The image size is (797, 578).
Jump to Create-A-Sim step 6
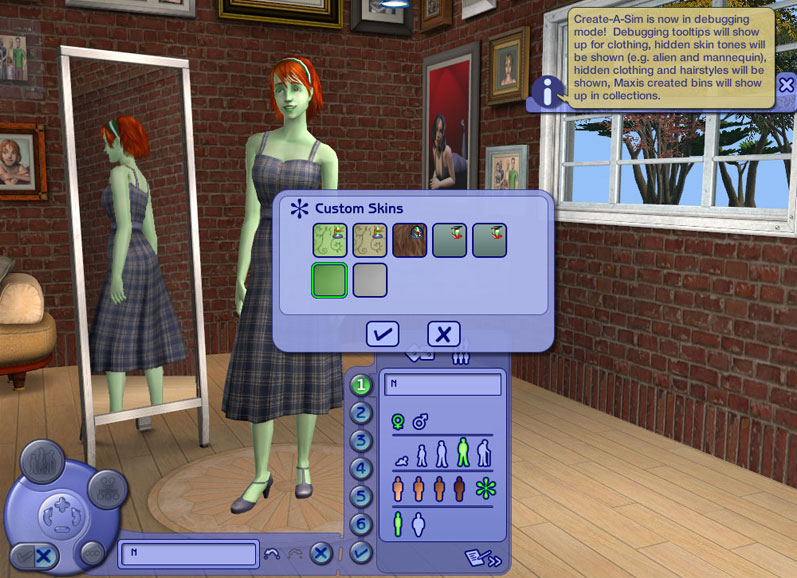[361, 523]
